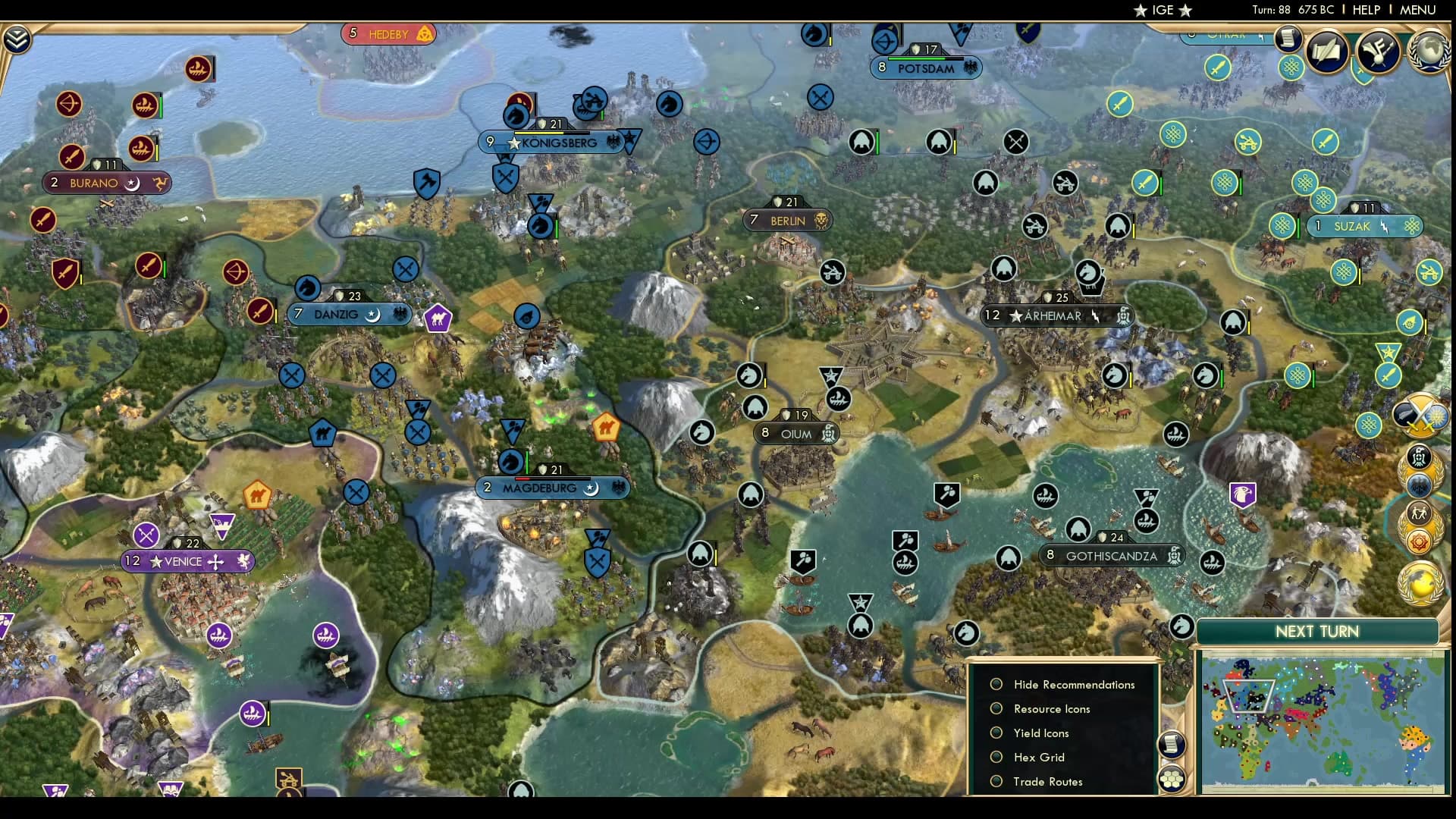The height and width of the screenshot is (819, 1456).
Task: Toggle the Resource Icons option
Action: coord(996,708)
